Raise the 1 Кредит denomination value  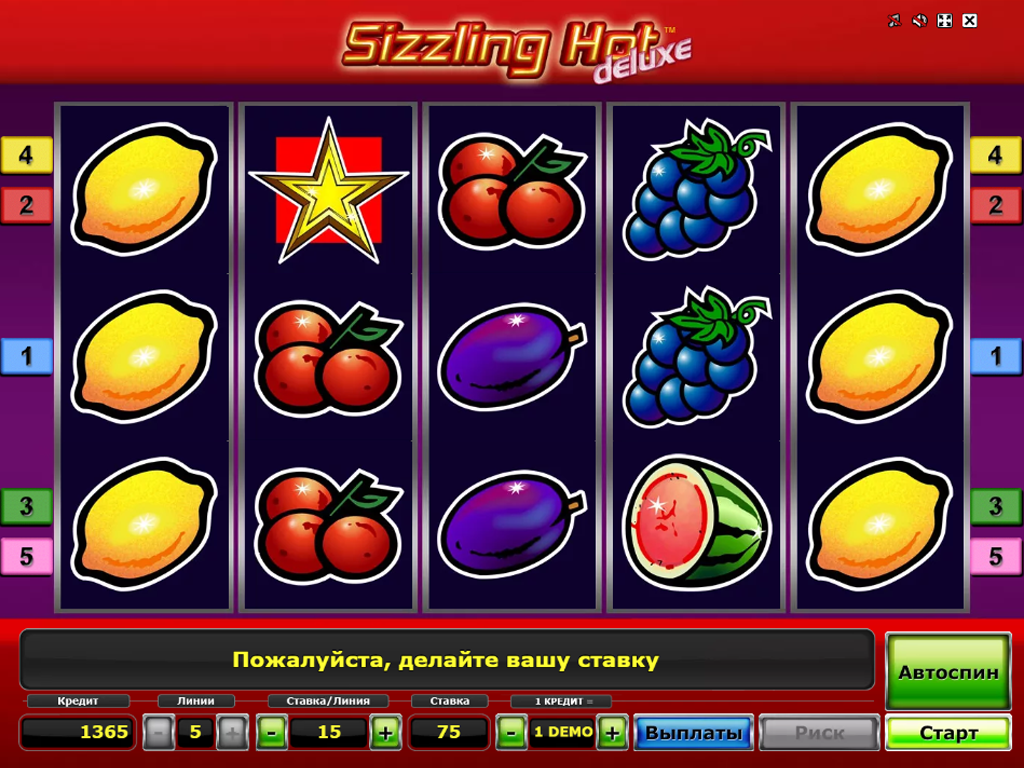[612, 733]
